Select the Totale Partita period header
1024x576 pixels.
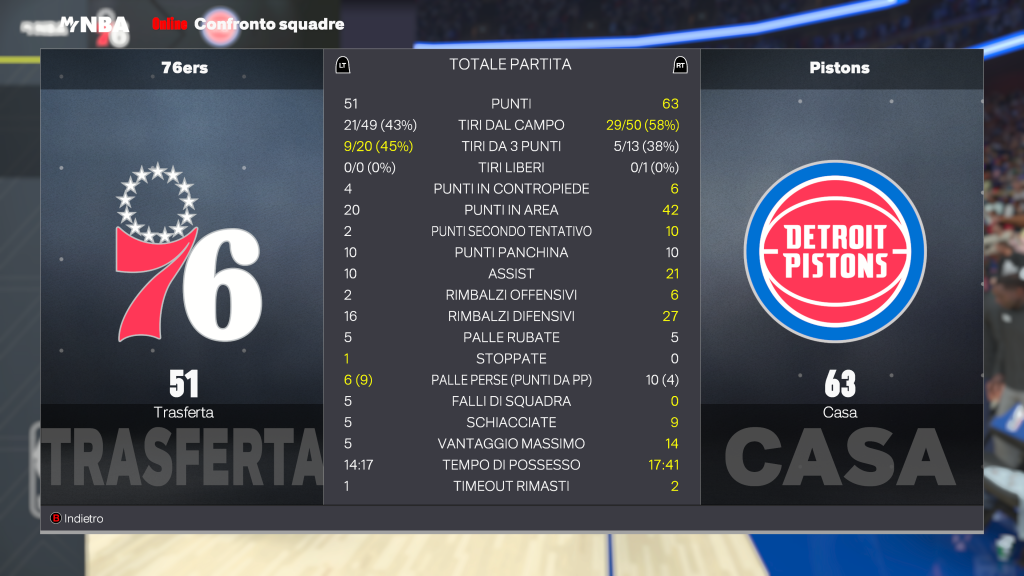click(510, 65)
